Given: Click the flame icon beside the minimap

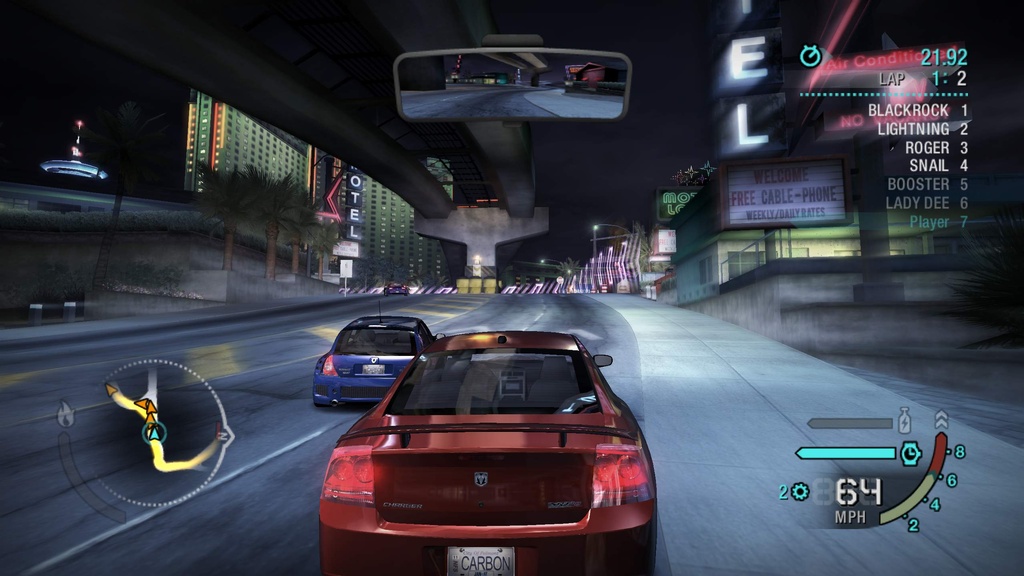Looking at the screenshot, I should point(67,413).
